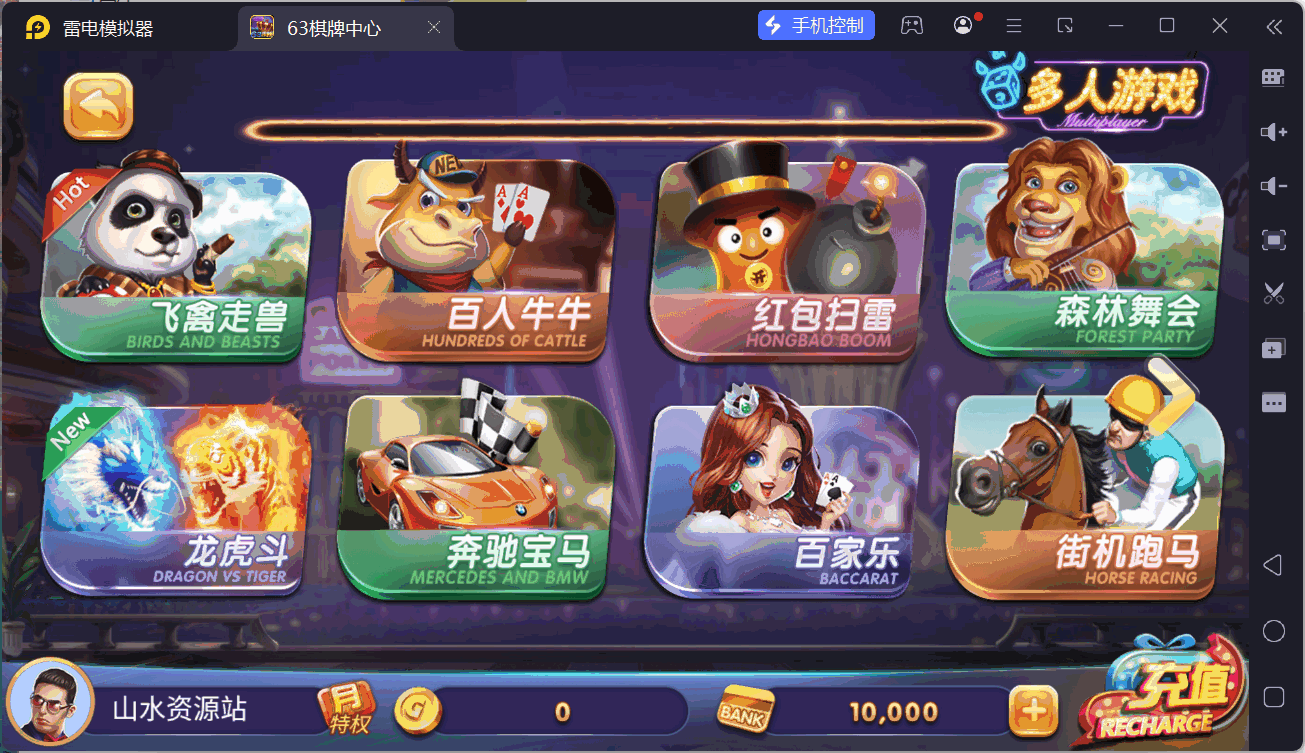
Task: Open the hamburger menu in the title bar
Action: pos(1013,24)
